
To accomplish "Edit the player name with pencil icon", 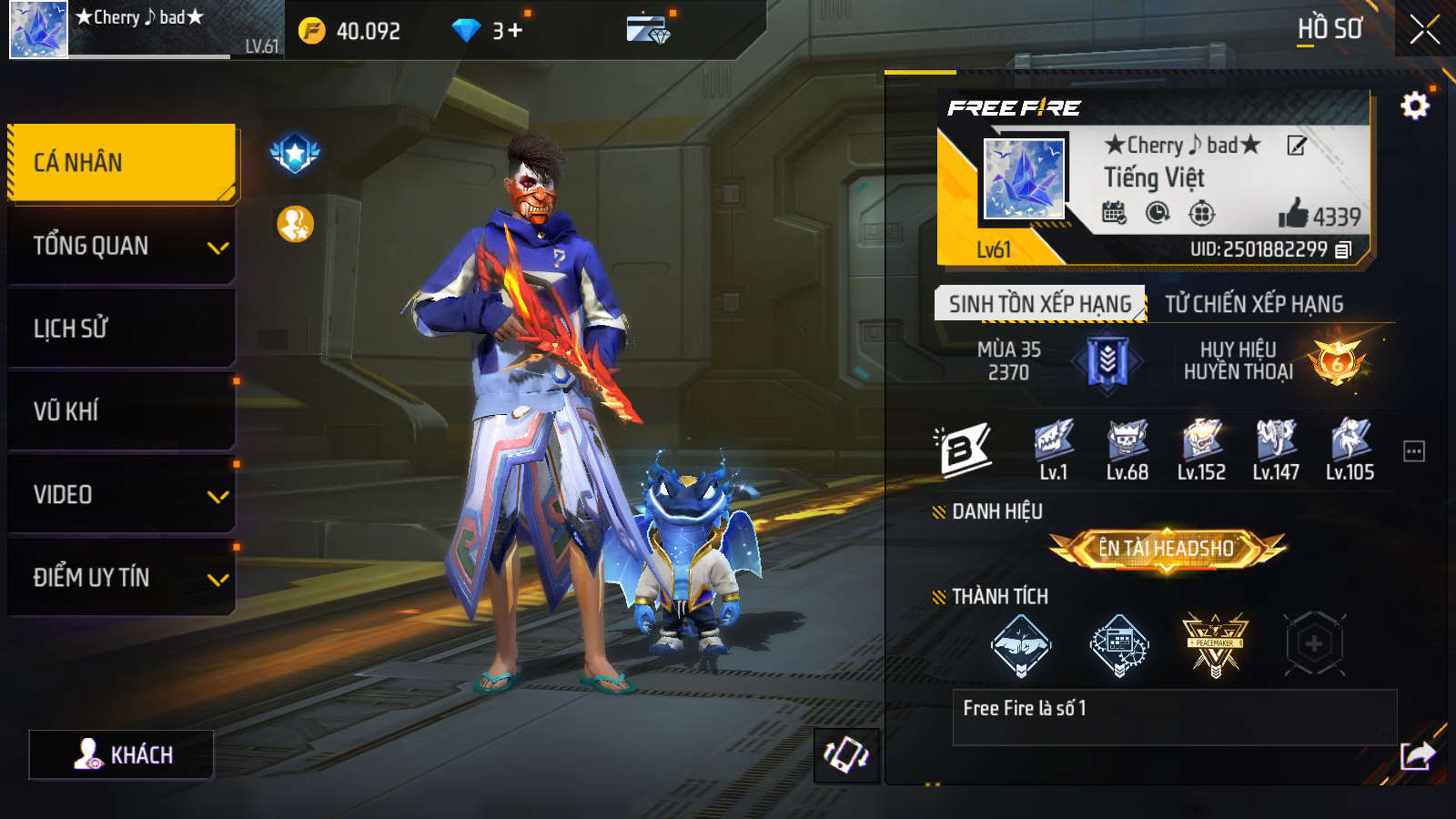I will (1297, 146).
